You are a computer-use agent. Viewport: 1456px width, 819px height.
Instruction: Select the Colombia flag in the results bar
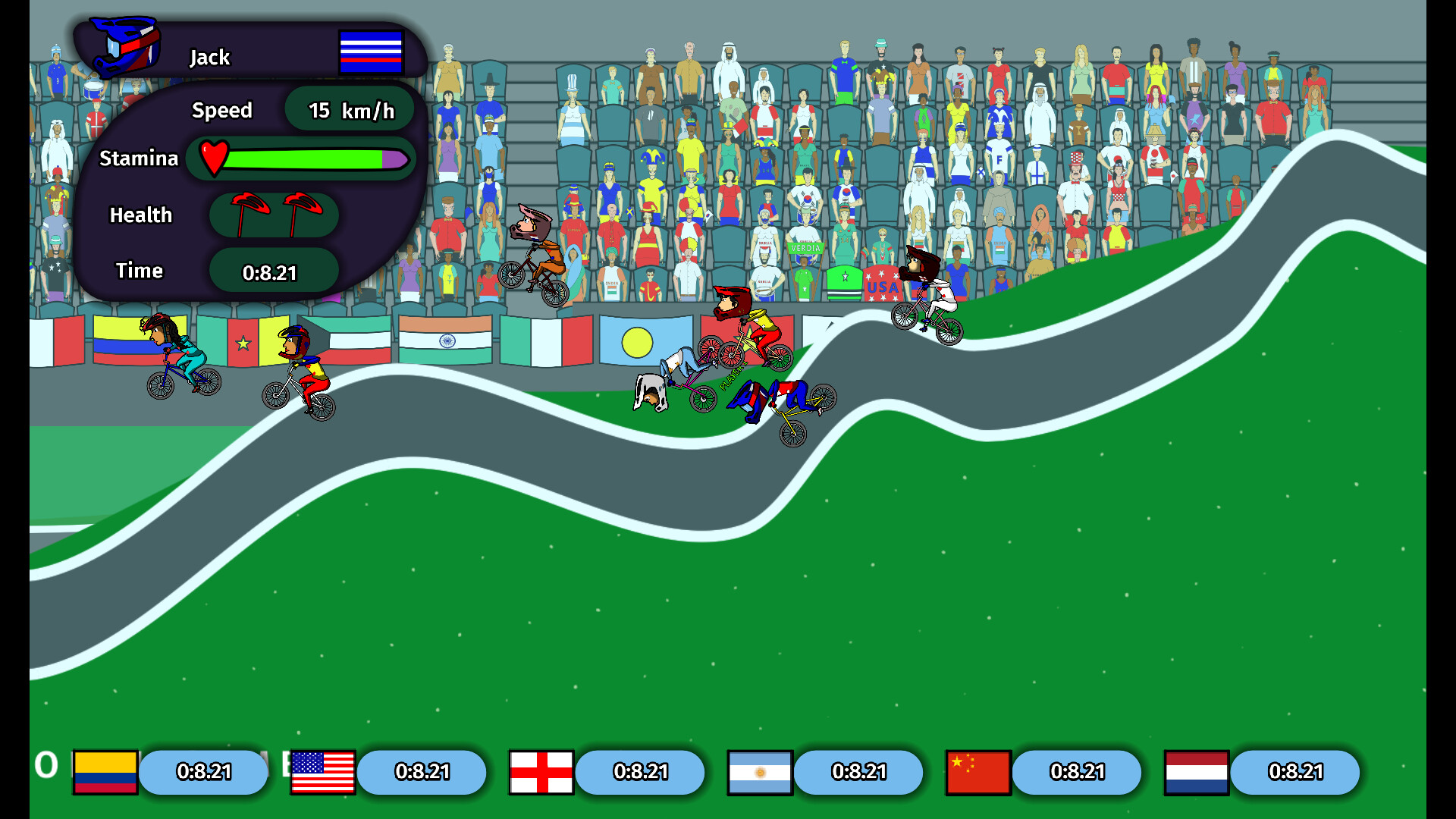coord(104,772)
